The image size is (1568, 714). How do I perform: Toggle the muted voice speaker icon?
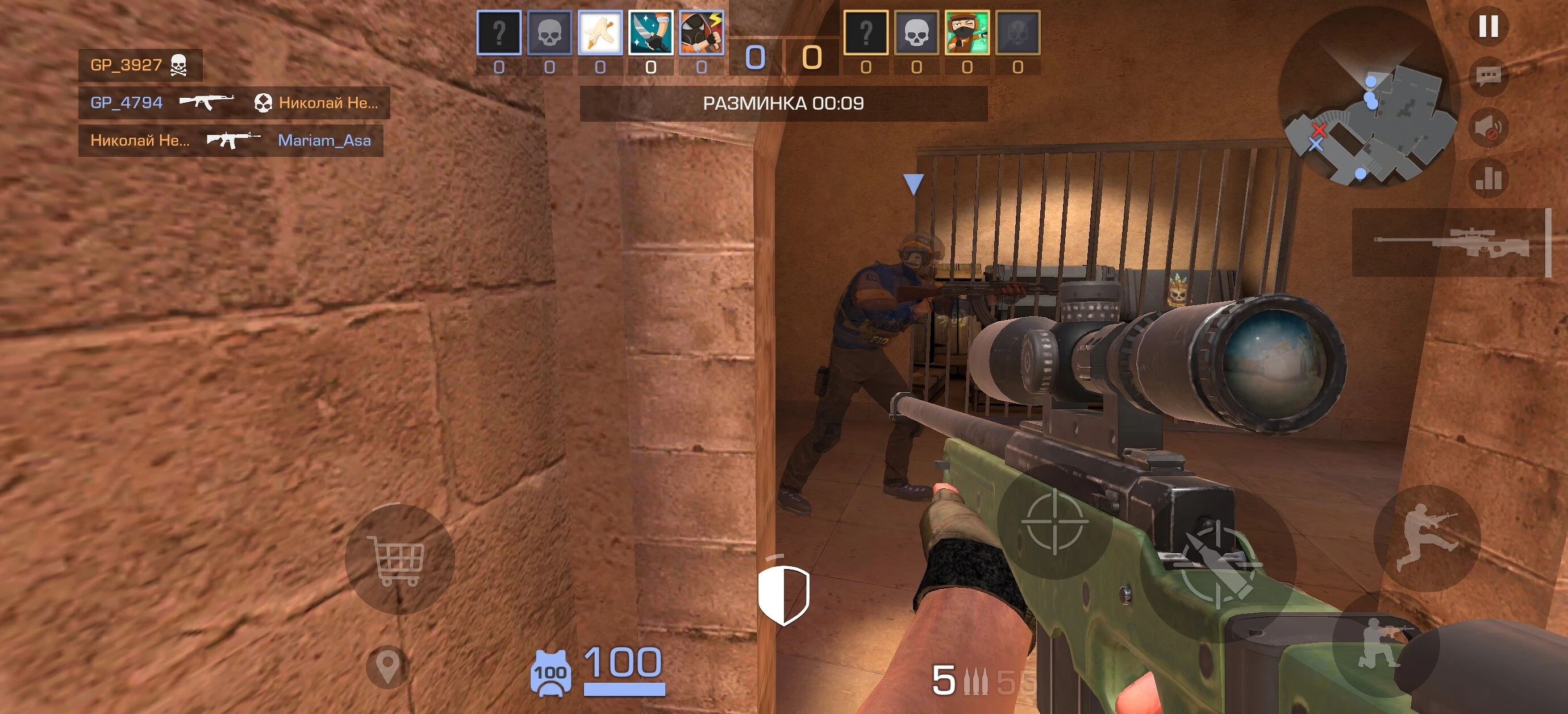coord(1488,127)
